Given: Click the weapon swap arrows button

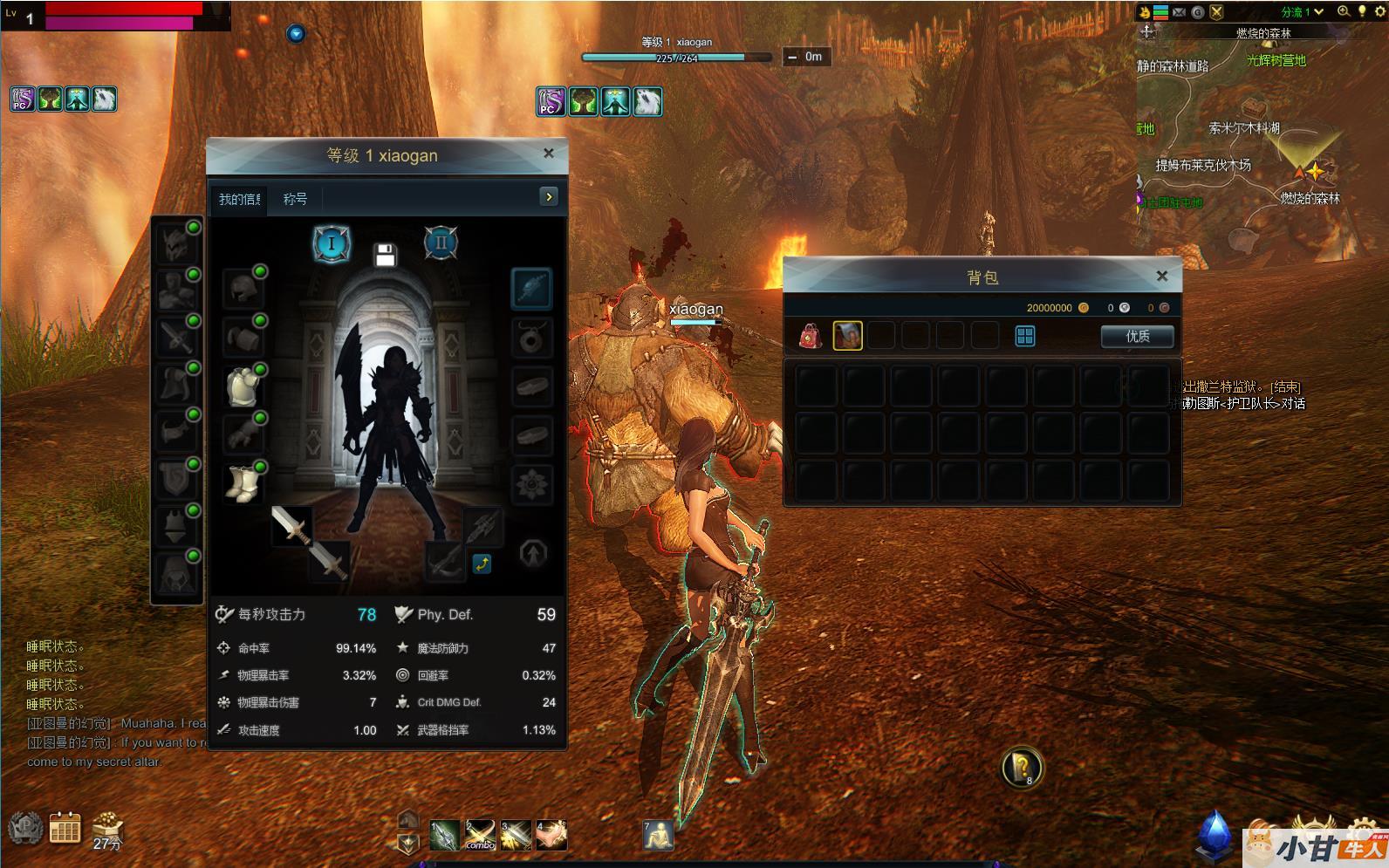Looking at the screenshot, I should [482, 564].
